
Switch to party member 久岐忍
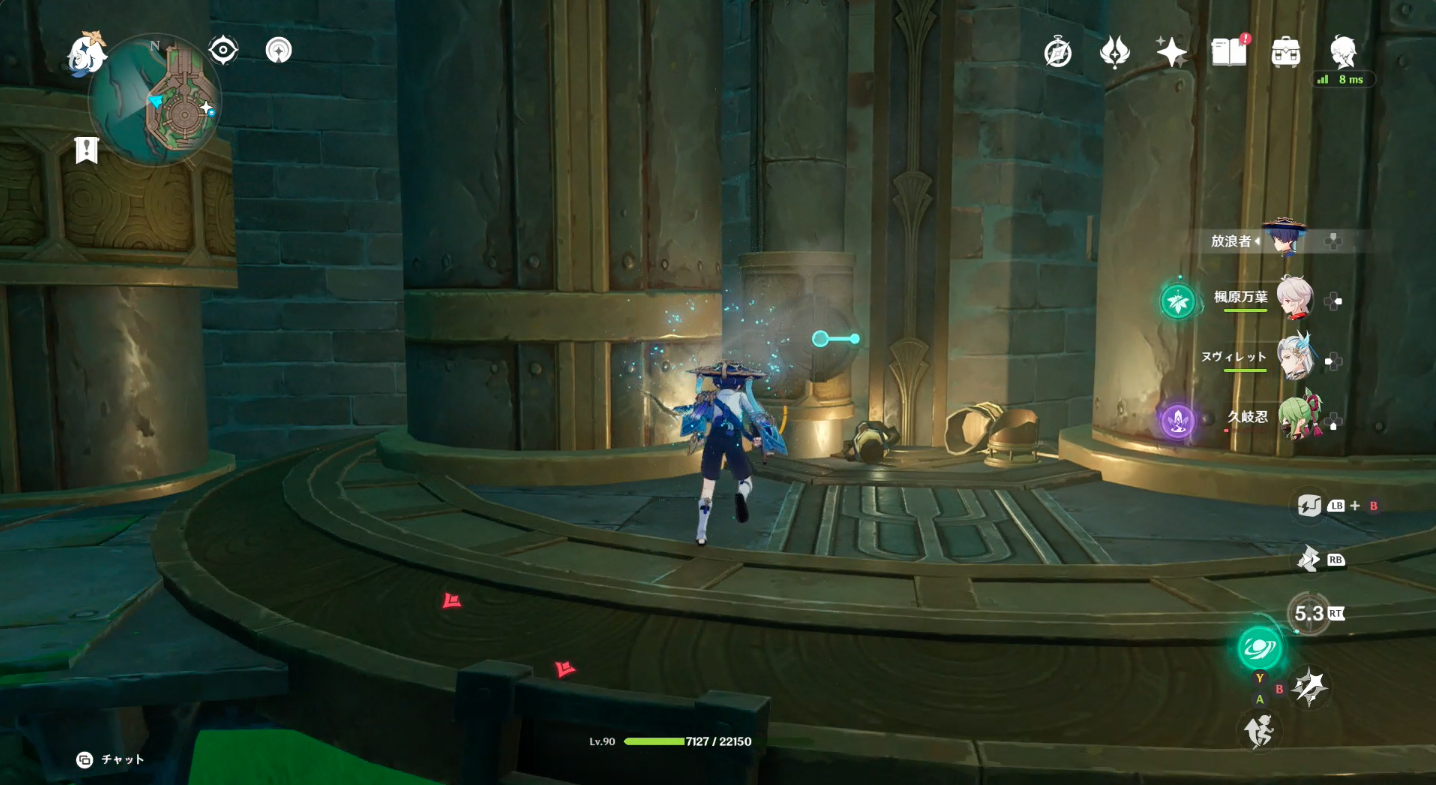[x=1296, y=414]
